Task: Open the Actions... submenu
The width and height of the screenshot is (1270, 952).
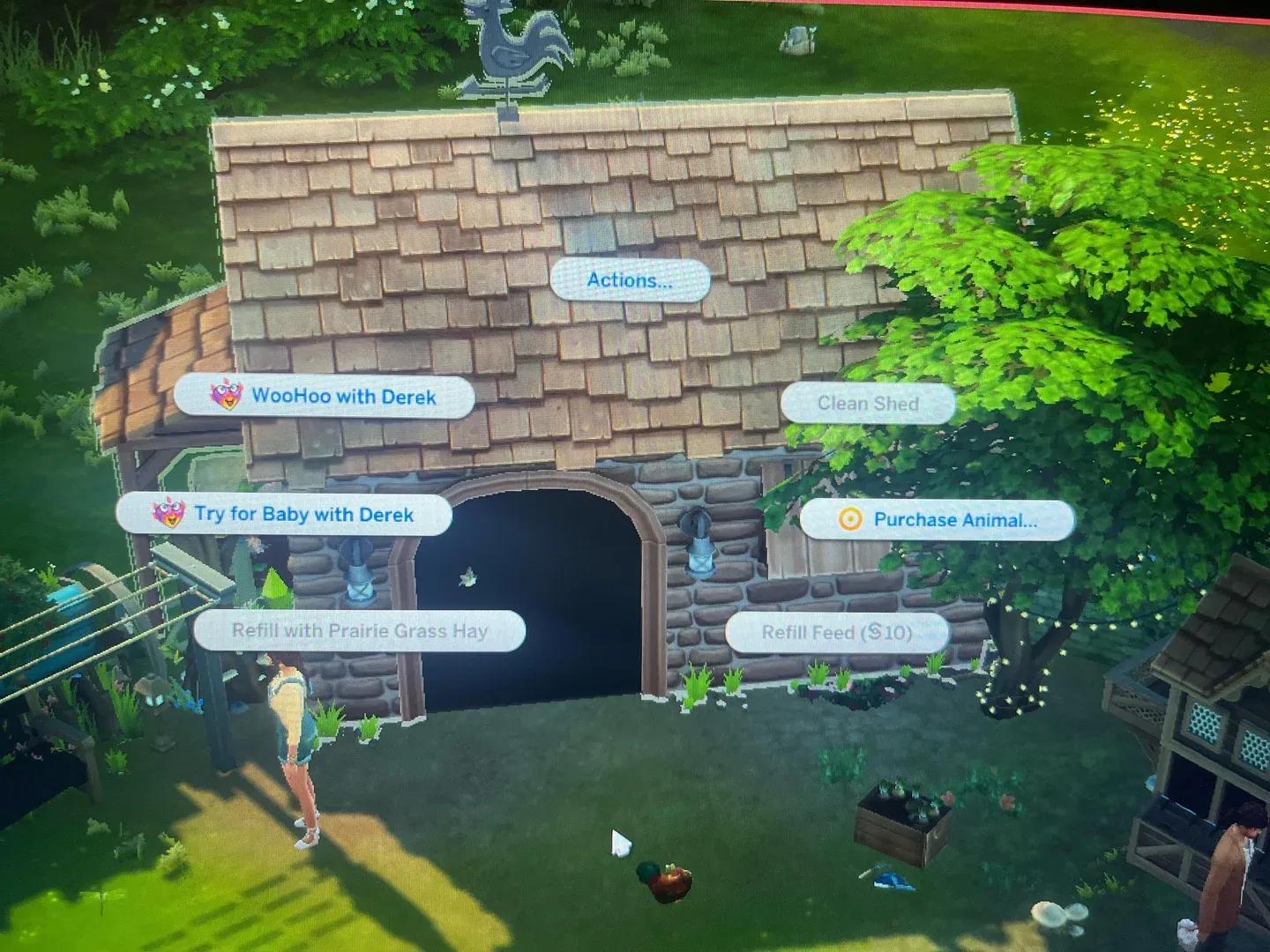Action: [629, 280]
